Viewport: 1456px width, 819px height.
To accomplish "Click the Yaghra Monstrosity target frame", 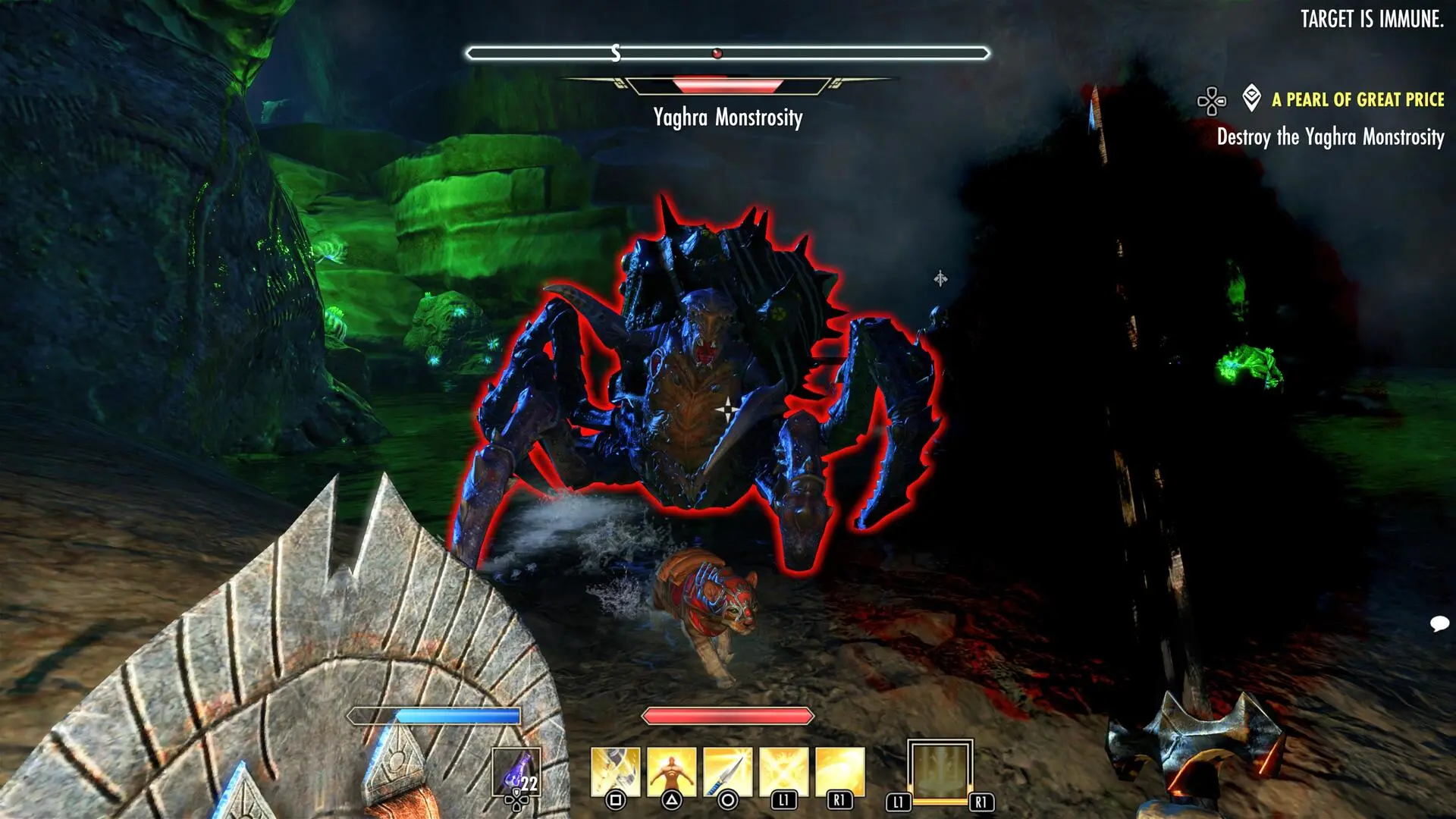I will 728,86.
